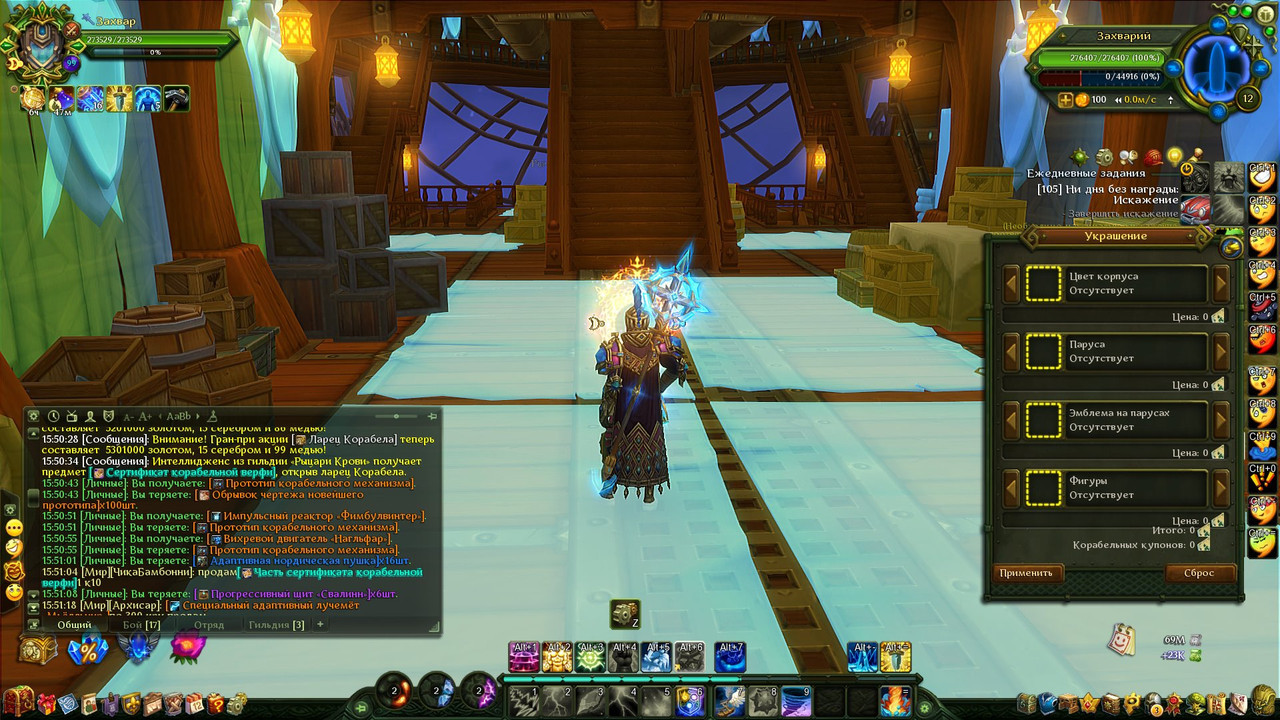Switch to the Гильдия chat tab
Image resolution: width=1280 pixels, height=720 pixels.
tap(276, 625)
